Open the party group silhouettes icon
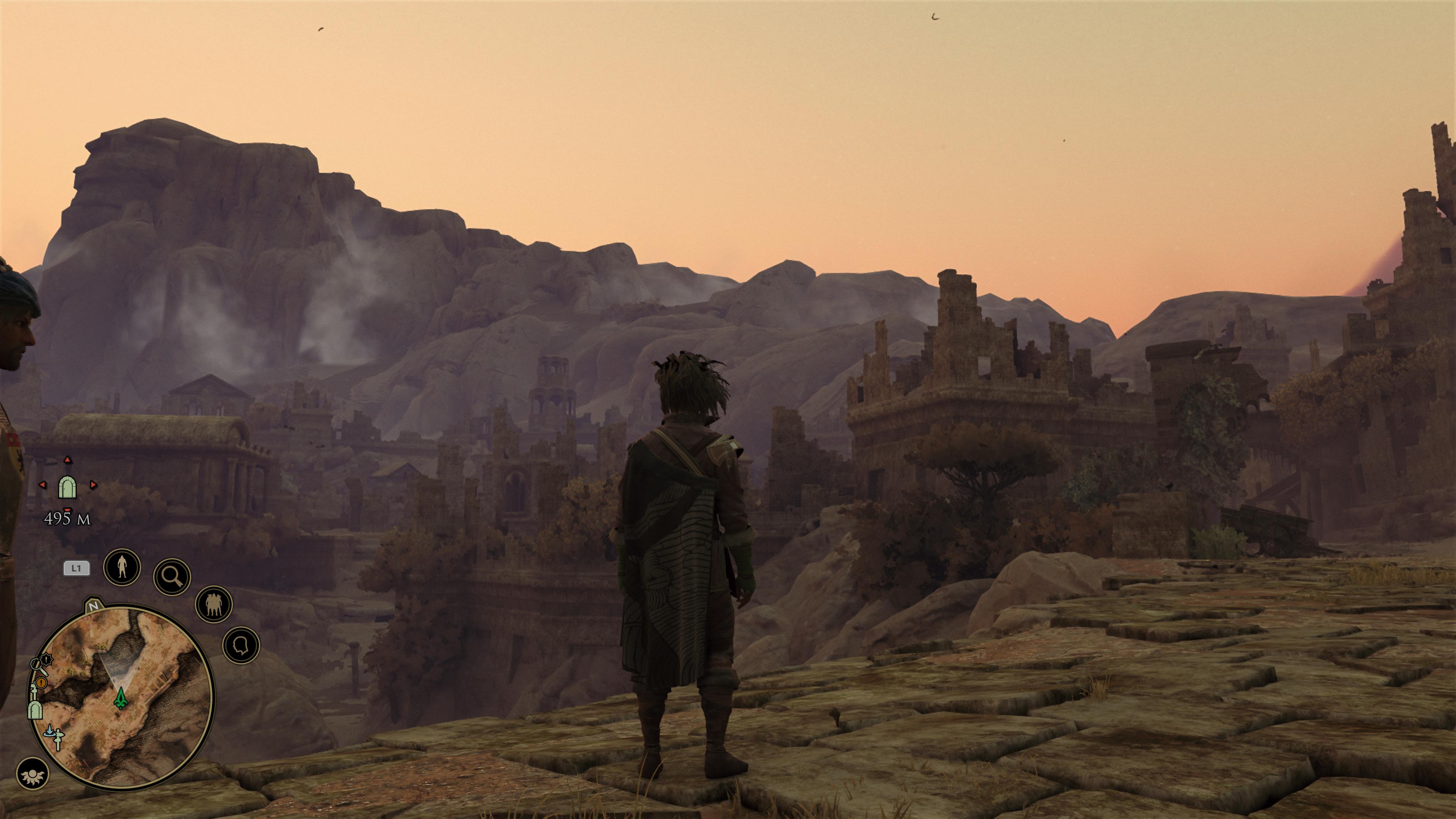 (213, 604)
